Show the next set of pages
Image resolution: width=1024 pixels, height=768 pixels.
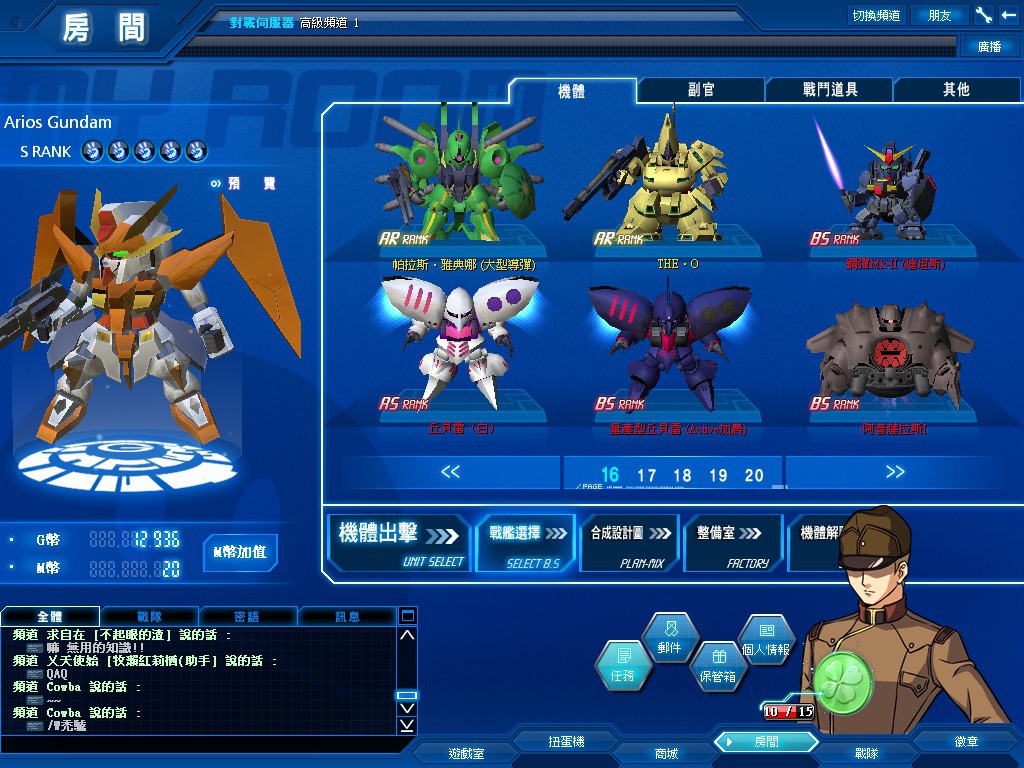pyautogui.click(x=894, y=472)
